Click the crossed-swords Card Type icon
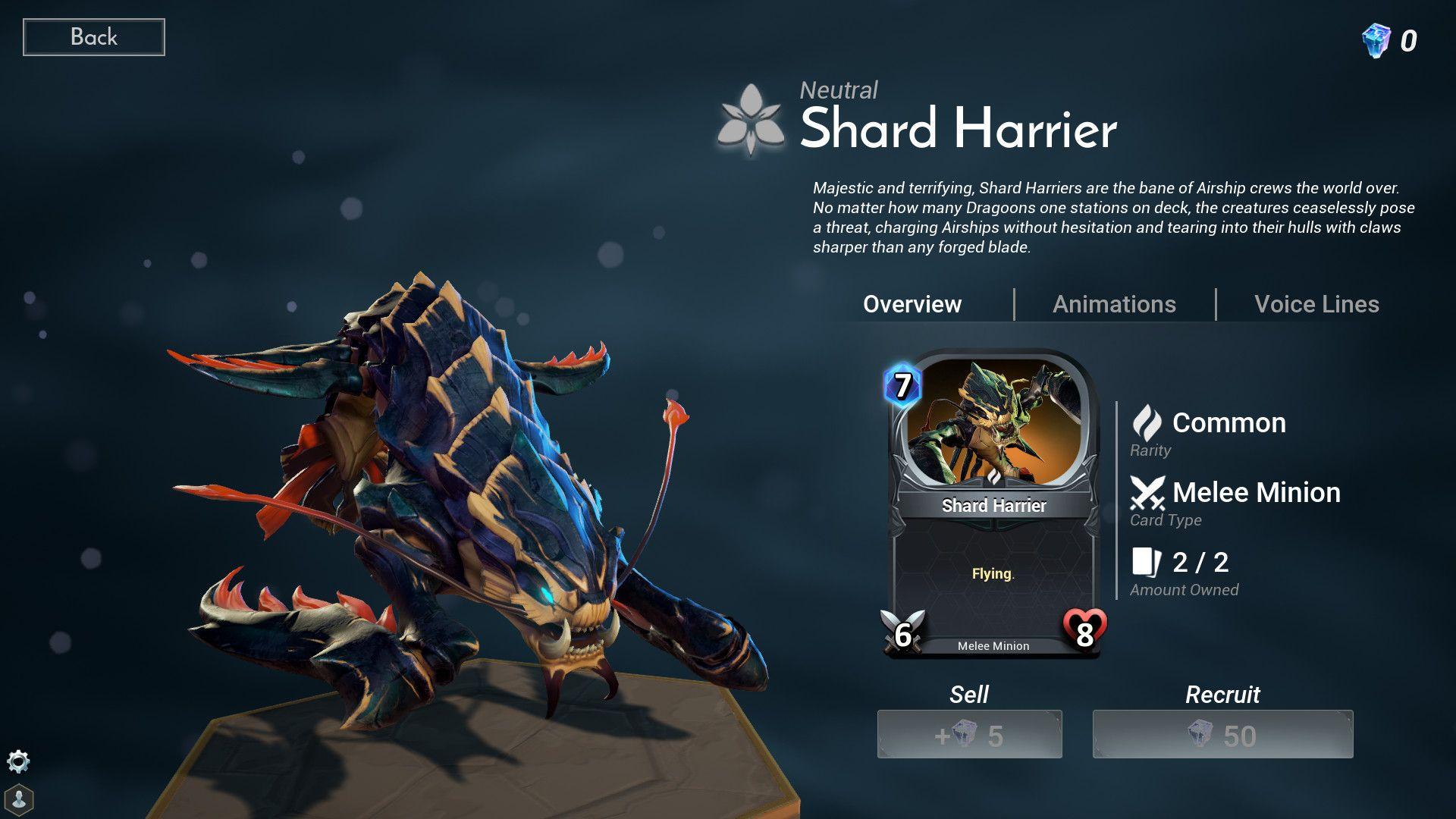This screenshot has width=1456, height=819. [x=1149, y=492]
